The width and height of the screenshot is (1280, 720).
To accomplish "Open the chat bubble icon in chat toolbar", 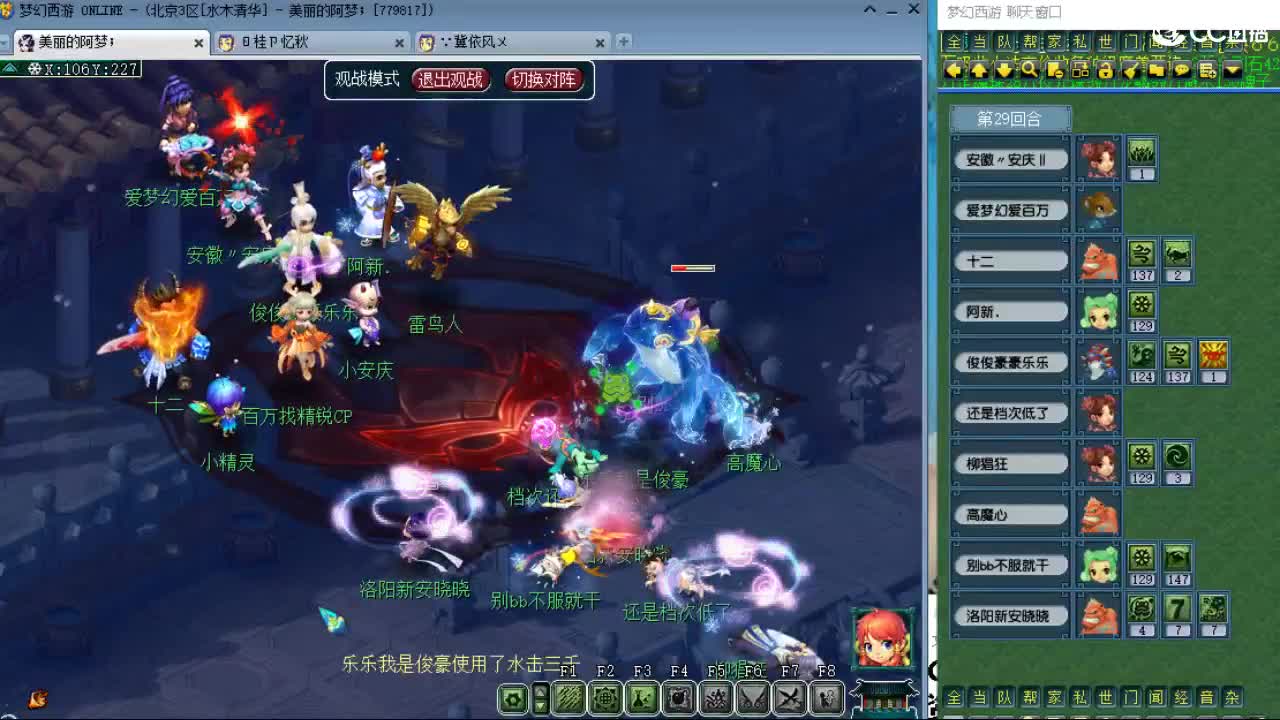I will coord(1182,69).
